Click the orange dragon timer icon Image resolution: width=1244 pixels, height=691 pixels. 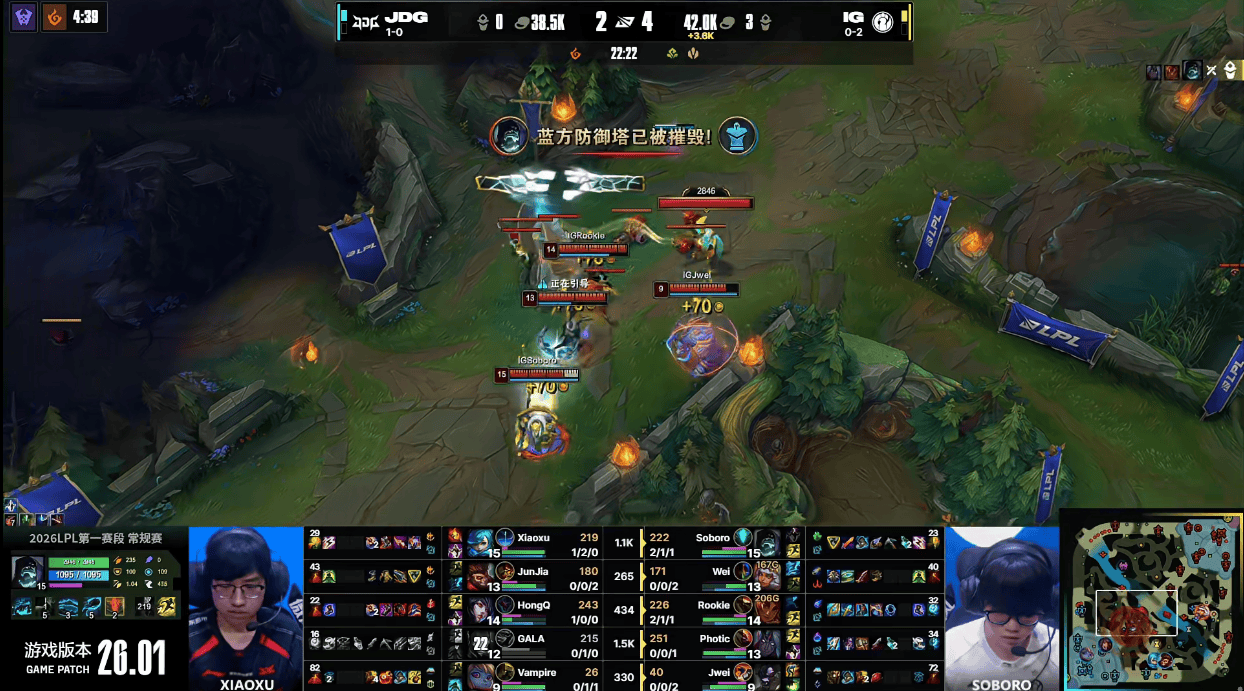[54, 16]
